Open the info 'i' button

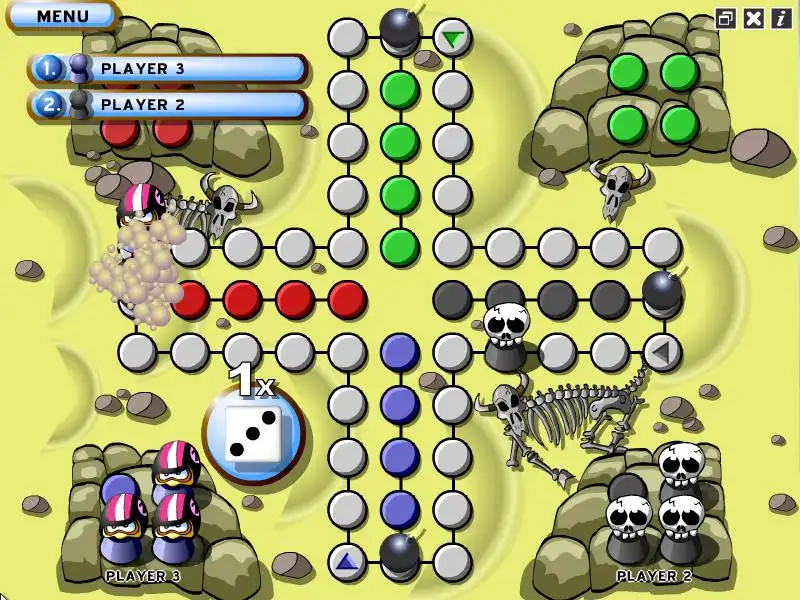click(x=780, y=18)
